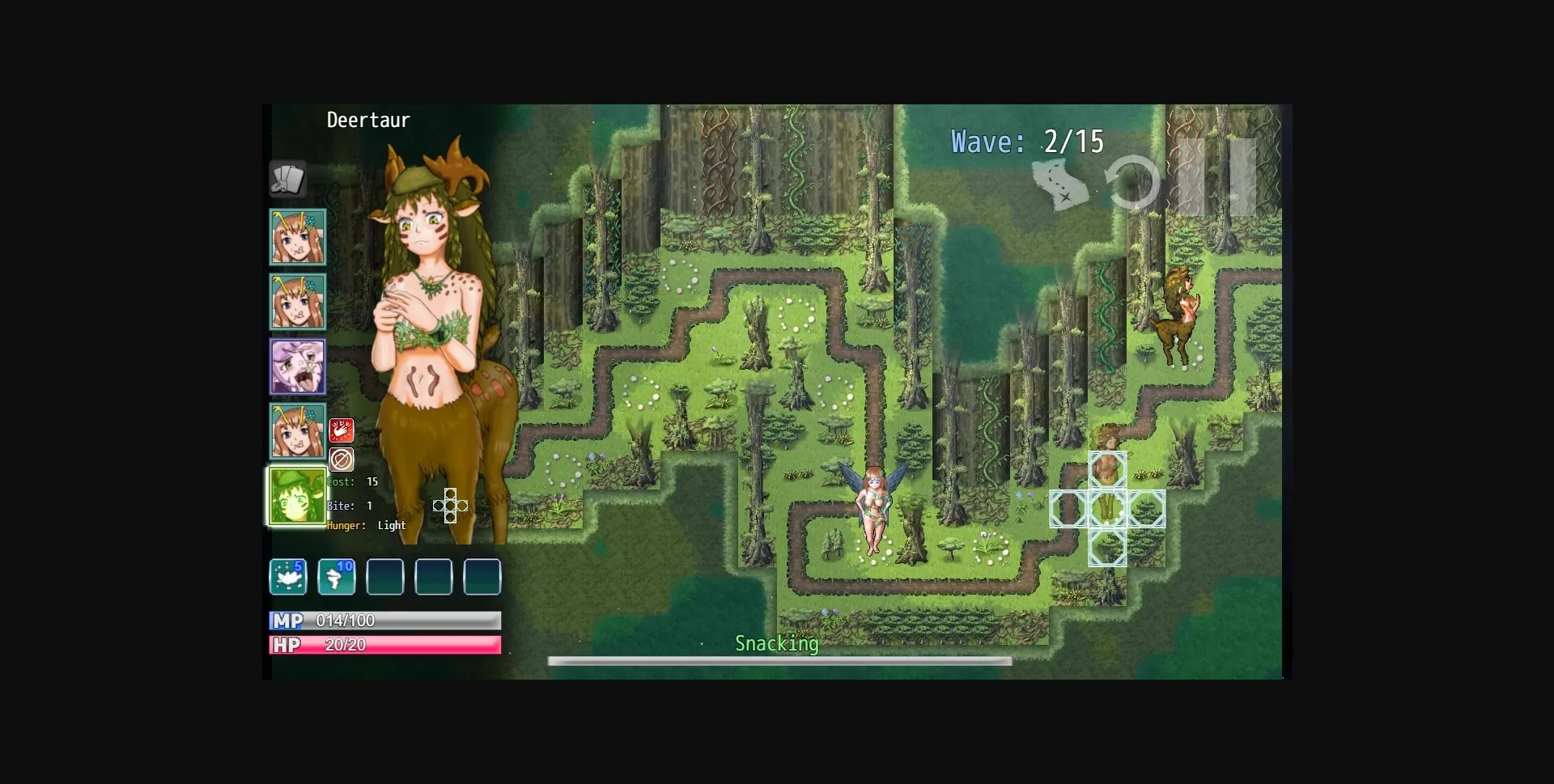The height and width of the screenshot is (784, 1554).
Task: Click the restart wave circular arrow icon
Action: (x=1133, y=183)
